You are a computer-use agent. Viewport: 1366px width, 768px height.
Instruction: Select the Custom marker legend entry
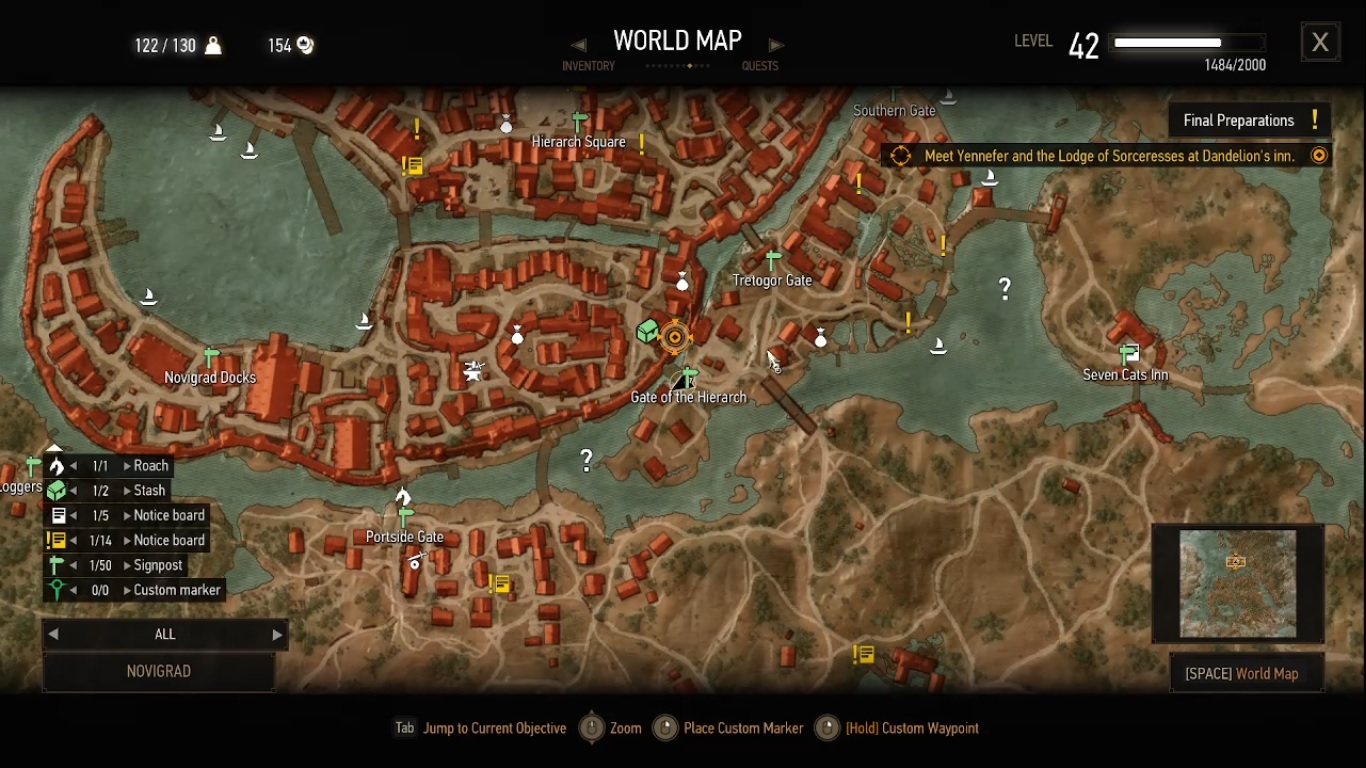click(x=176, y=590)
